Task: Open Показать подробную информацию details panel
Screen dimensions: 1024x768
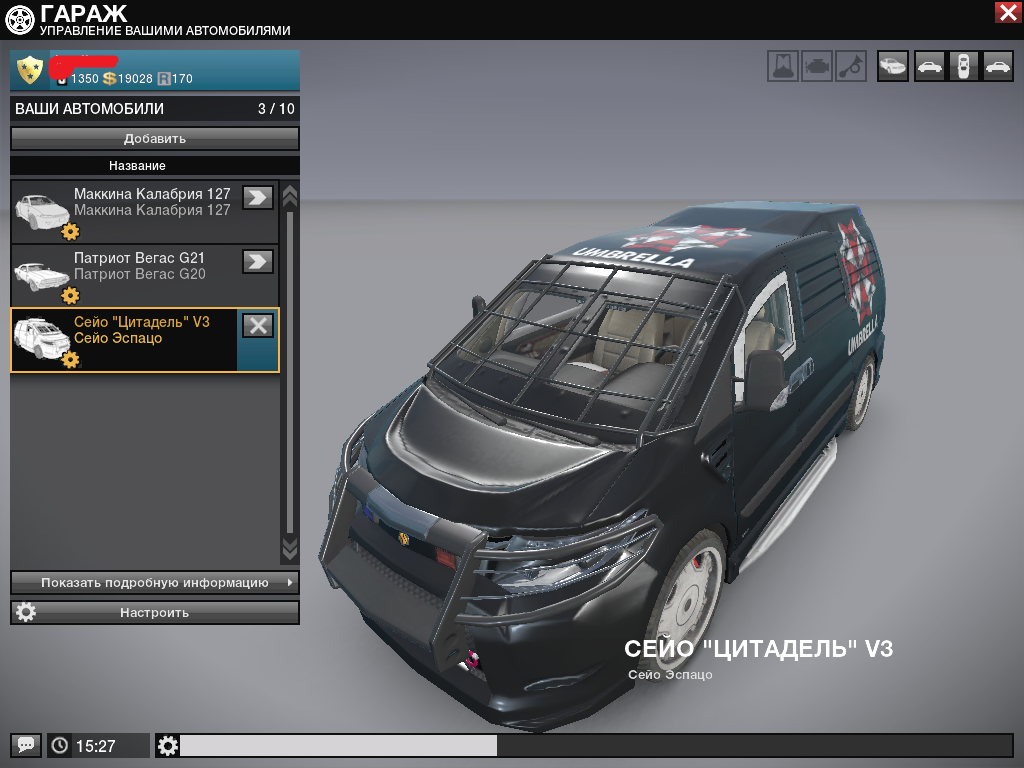Action: (x=155, y=582)
